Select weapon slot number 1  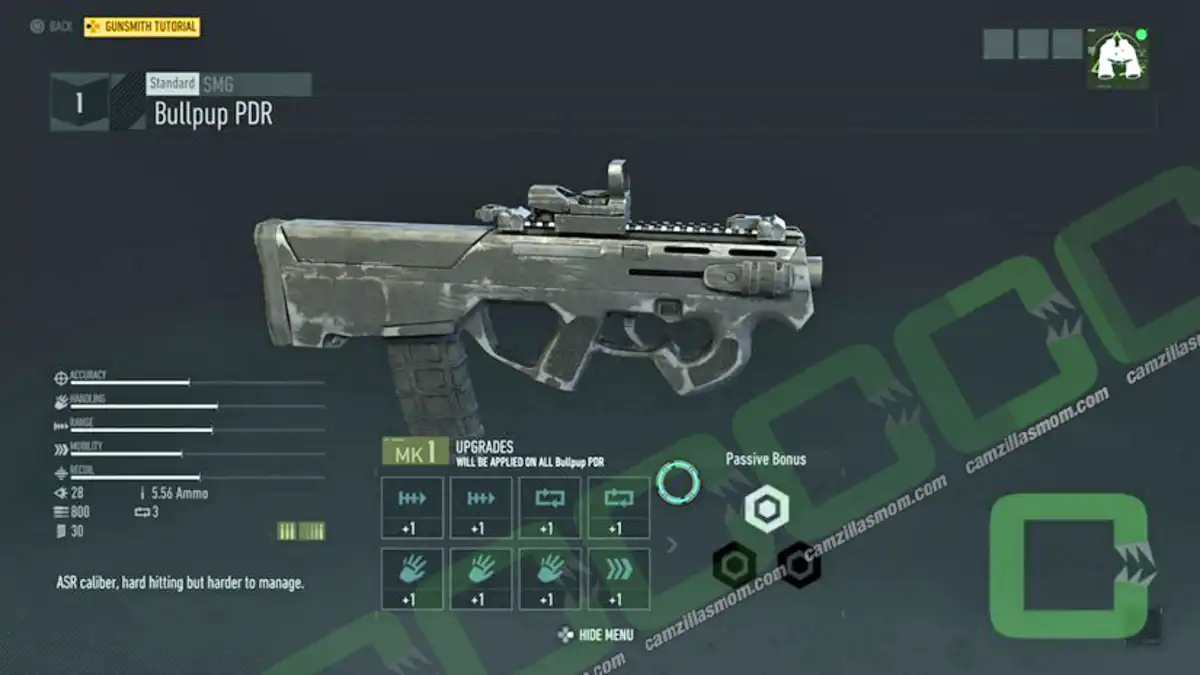click(x=79, y=102)
